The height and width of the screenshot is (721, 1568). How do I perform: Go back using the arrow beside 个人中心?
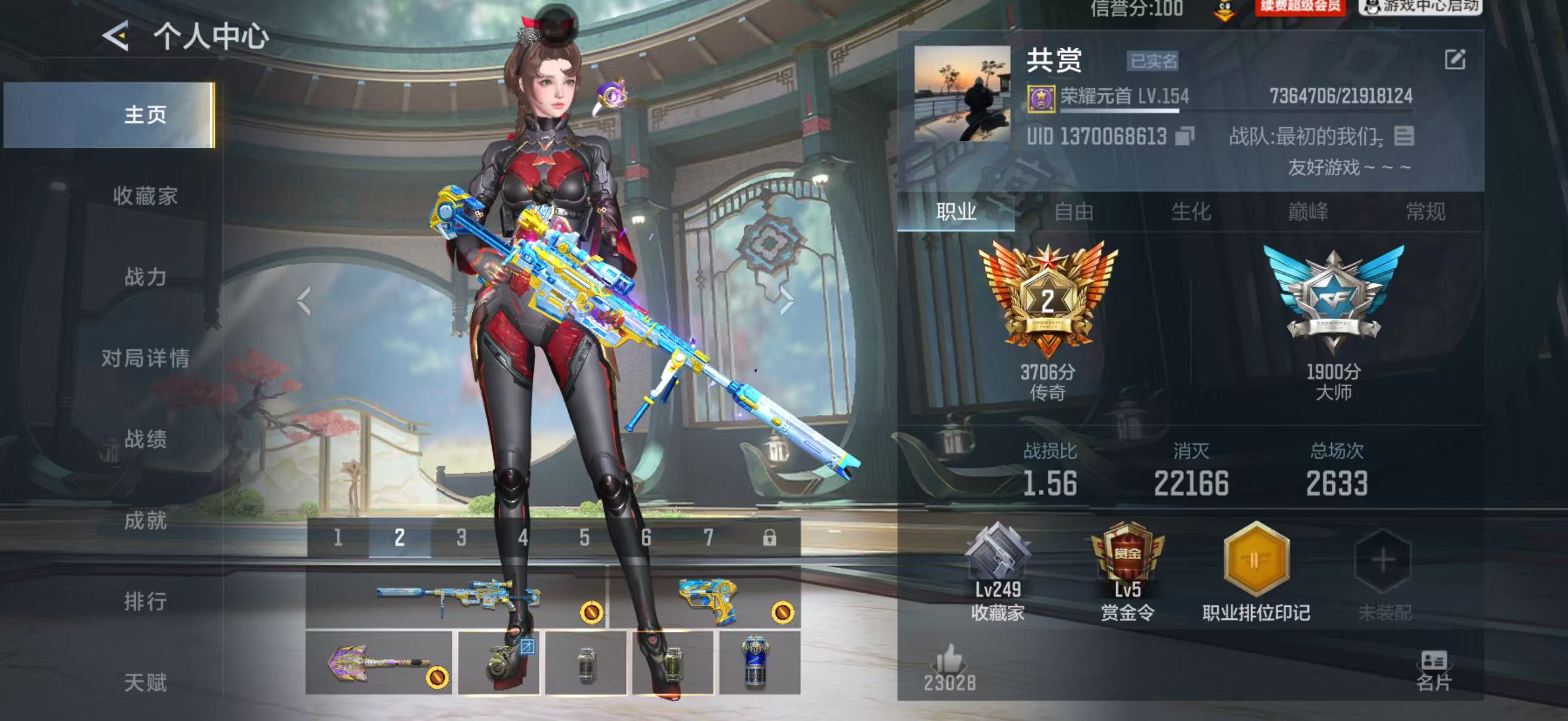pos(115,35)
